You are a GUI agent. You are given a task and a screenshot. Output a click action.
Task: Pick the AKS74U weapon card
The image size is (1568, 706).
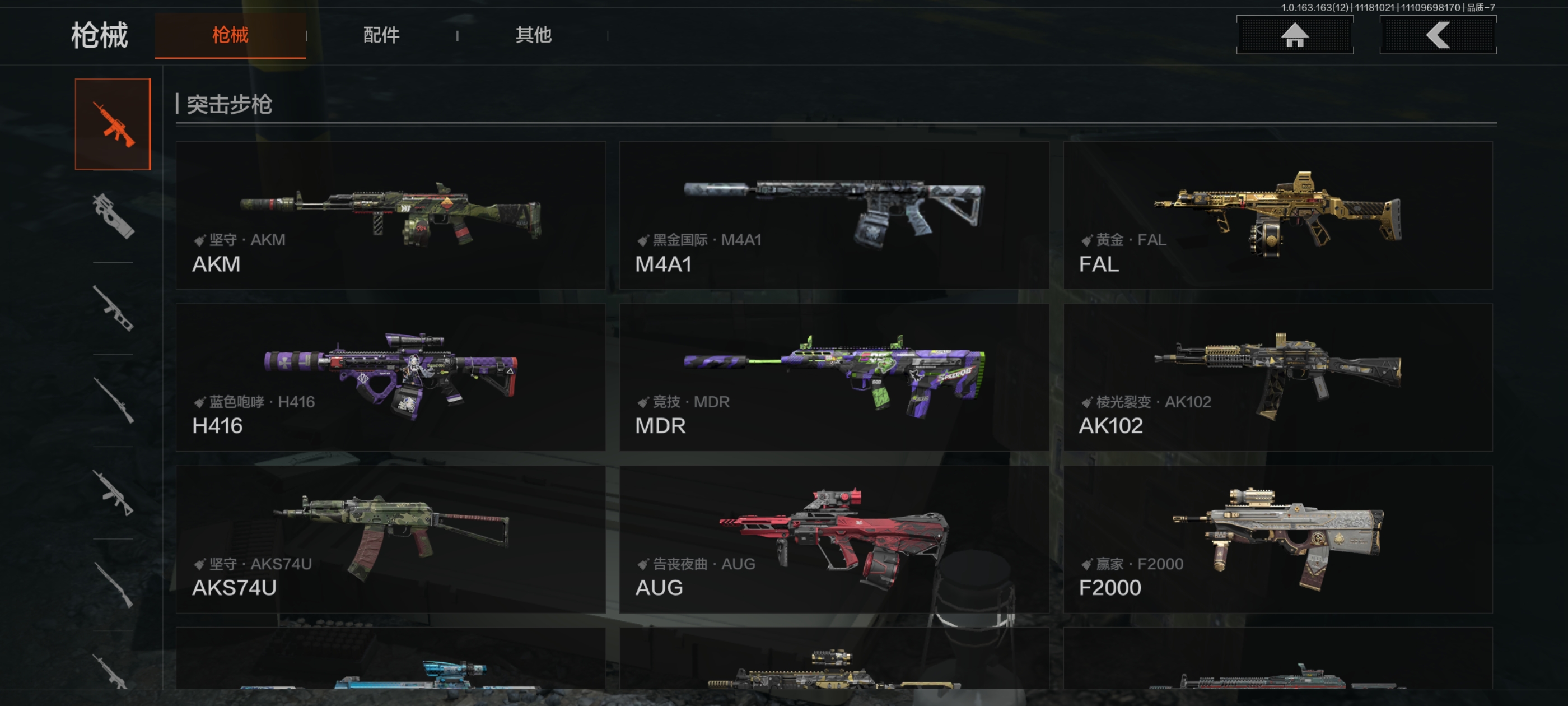click(390, 539)
